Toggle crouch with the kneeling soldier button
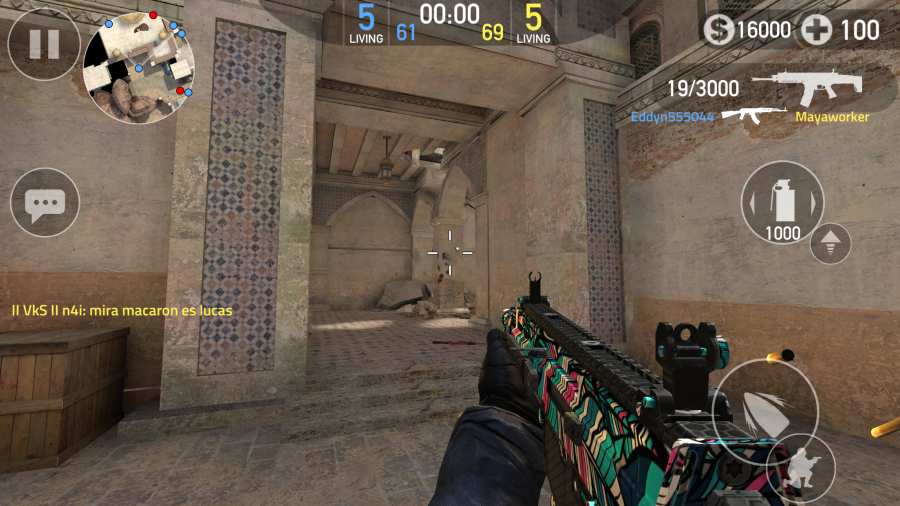The width and height of the screenshot is (900, 506). coord(804,466)
